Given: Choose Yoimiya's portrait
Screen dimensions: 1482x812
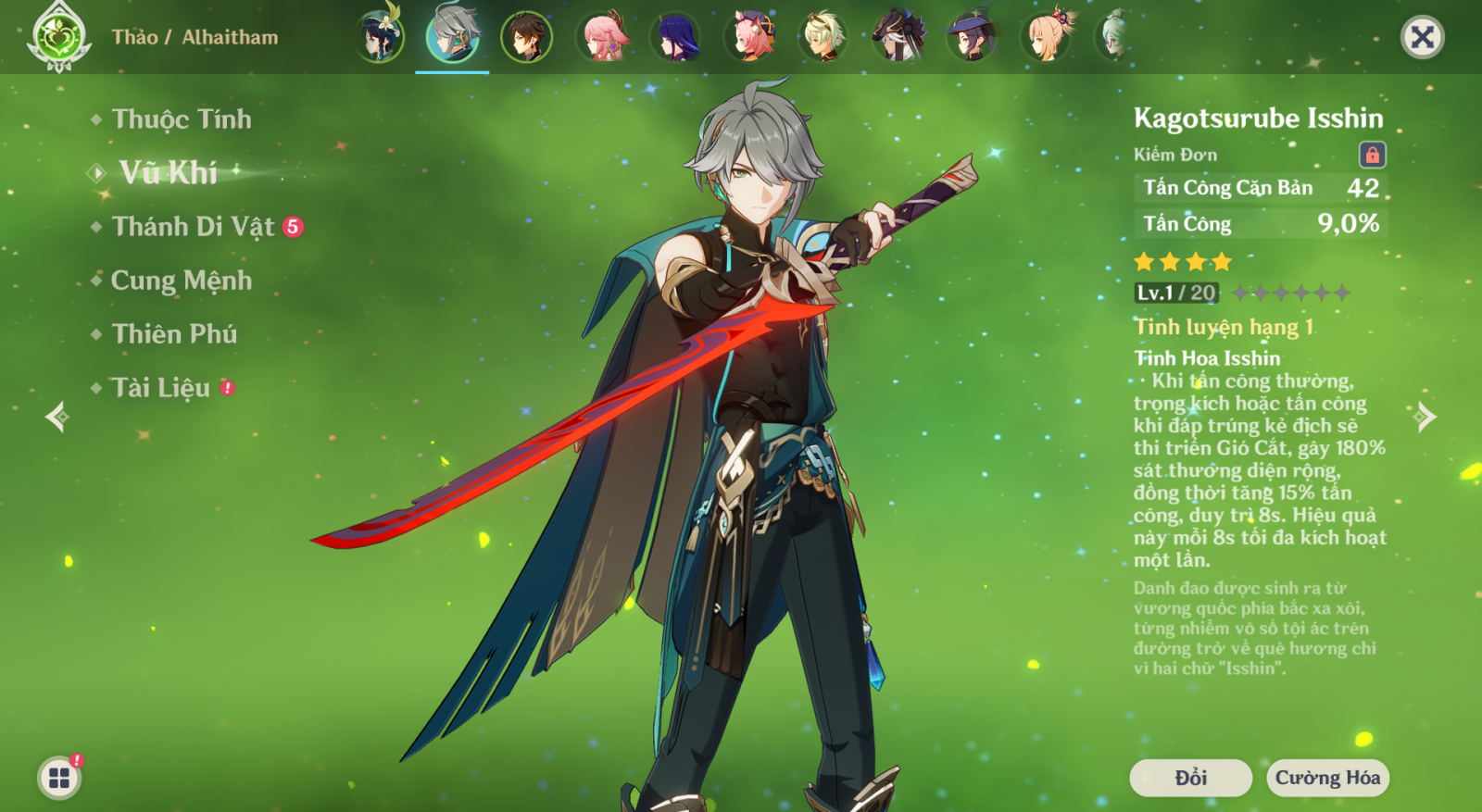Looking at the screenshot, I should (1047, 37).
